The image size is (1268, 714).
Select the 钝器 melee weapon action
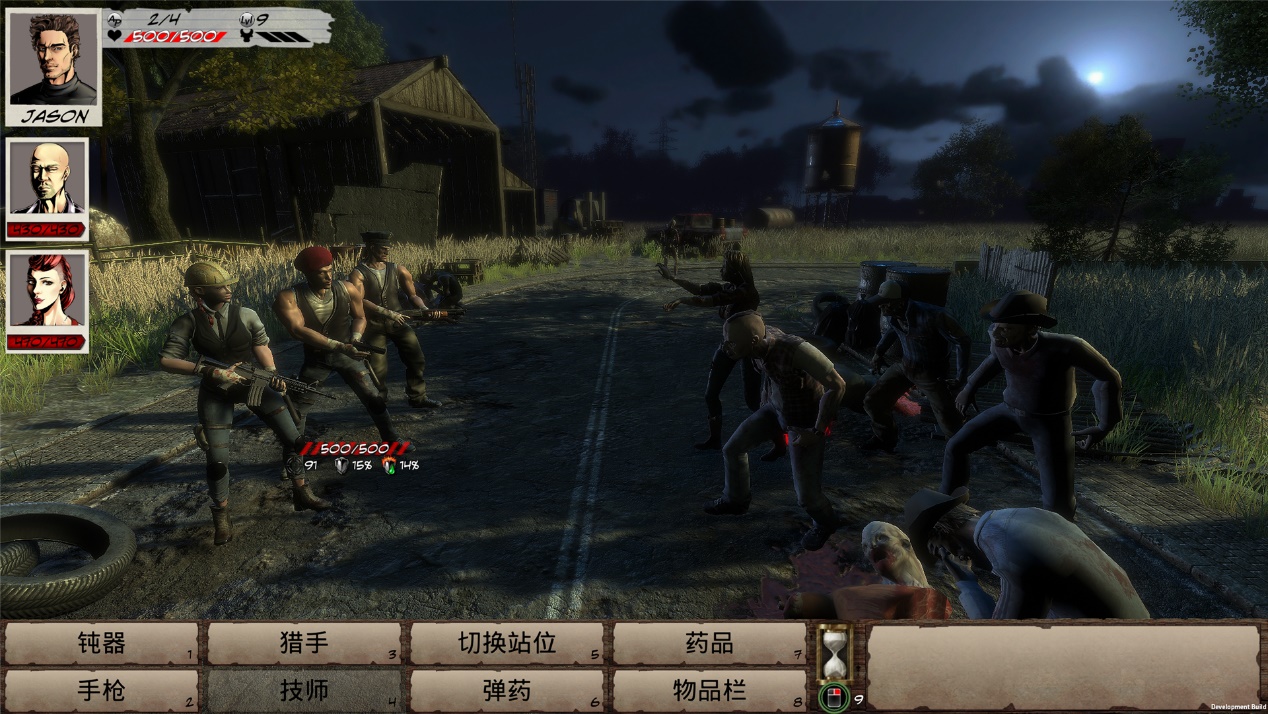(101, 643)
